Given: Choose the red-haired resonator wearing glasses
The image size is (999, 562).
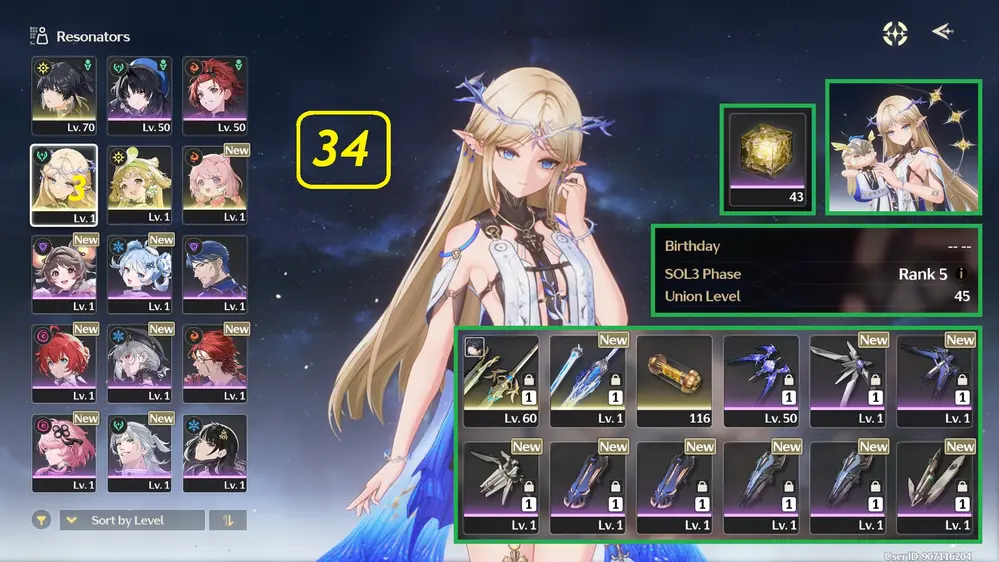Looking at the screenshot, I should click(x=214, y=364).
